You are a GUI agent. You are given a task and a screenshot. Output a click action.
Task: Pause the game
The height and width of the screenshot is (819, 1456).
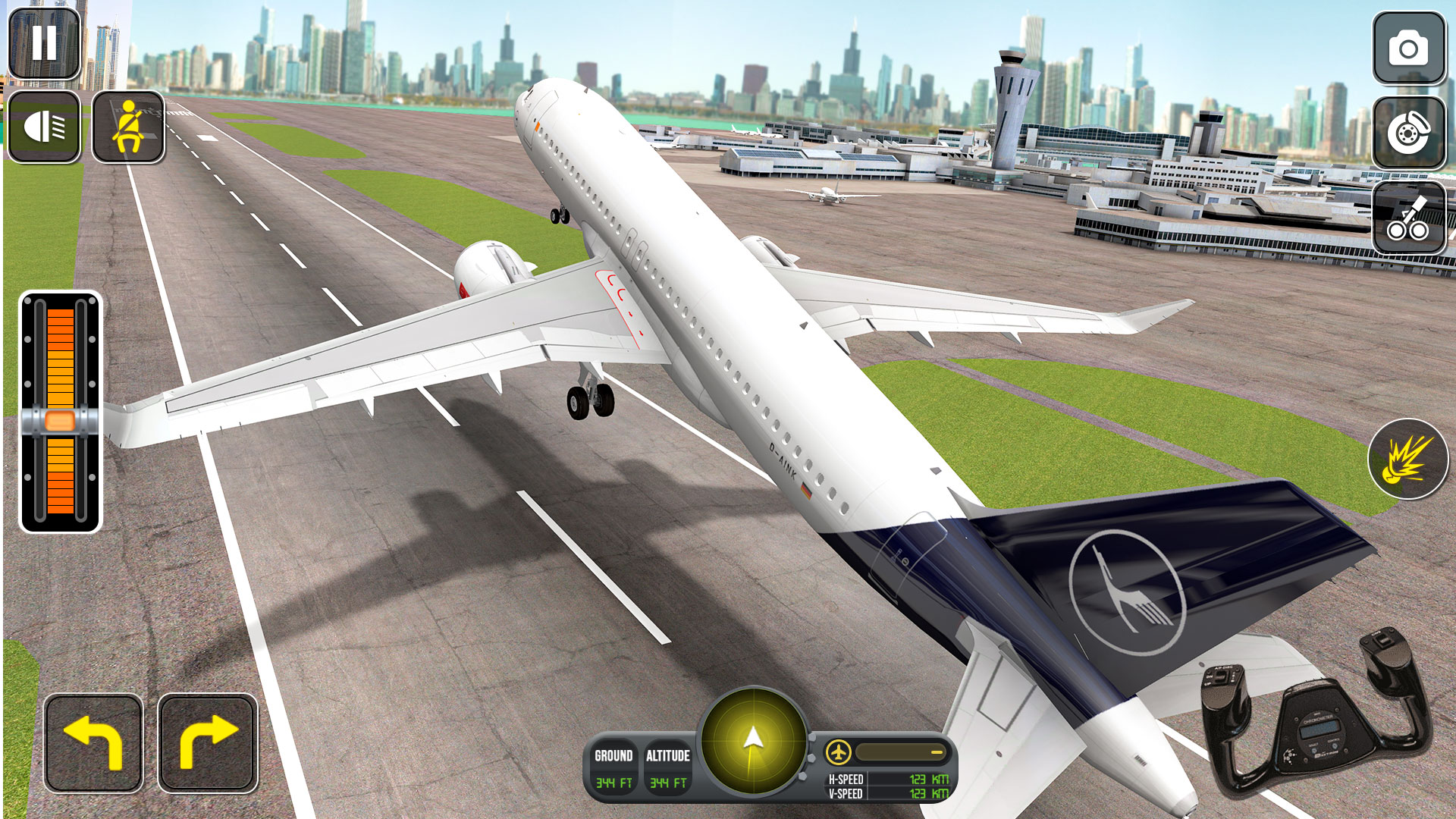(x=44, y=43)
